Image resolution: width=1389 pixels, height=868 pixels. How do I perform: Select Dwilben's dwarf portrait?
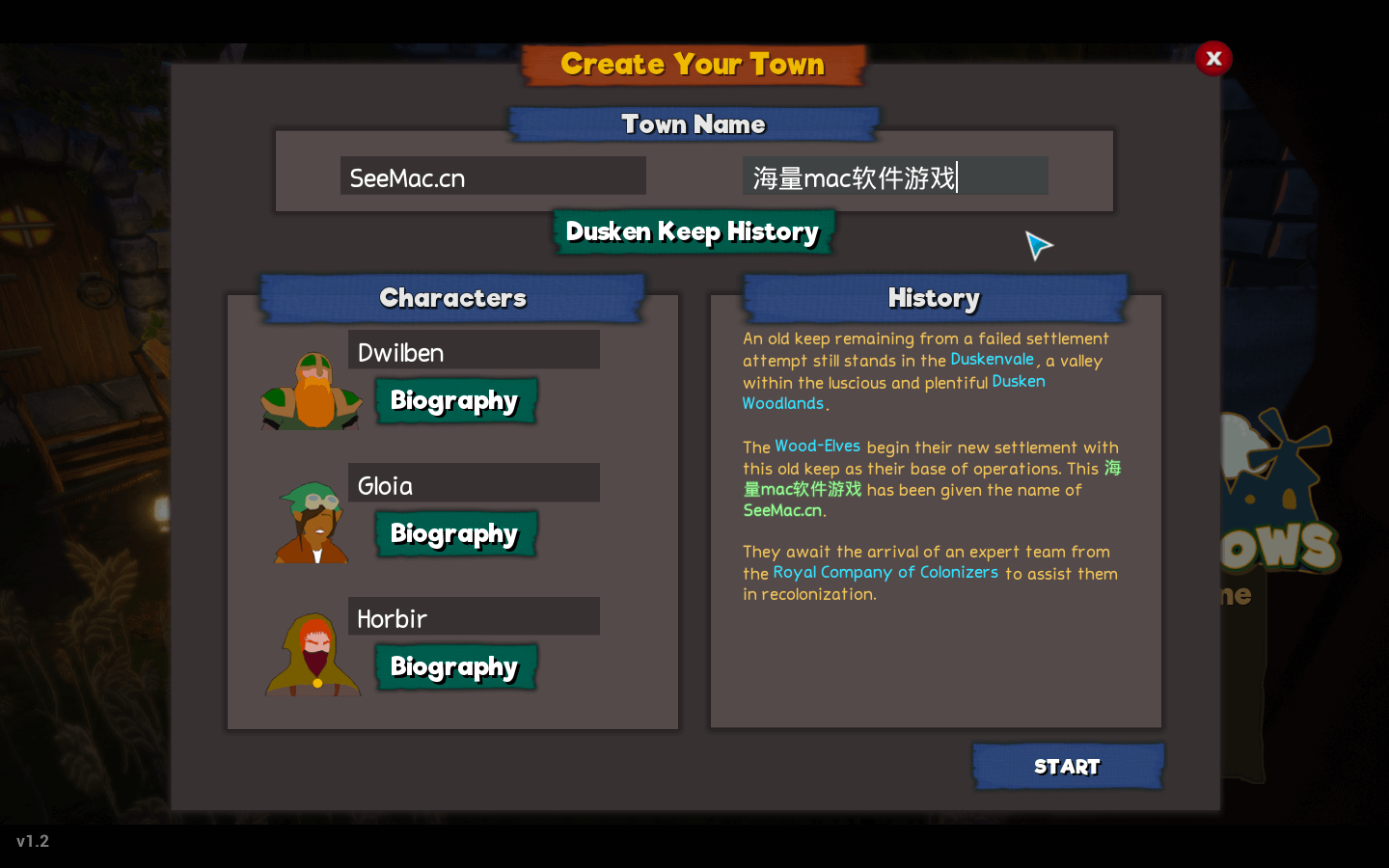pos(311,391)
